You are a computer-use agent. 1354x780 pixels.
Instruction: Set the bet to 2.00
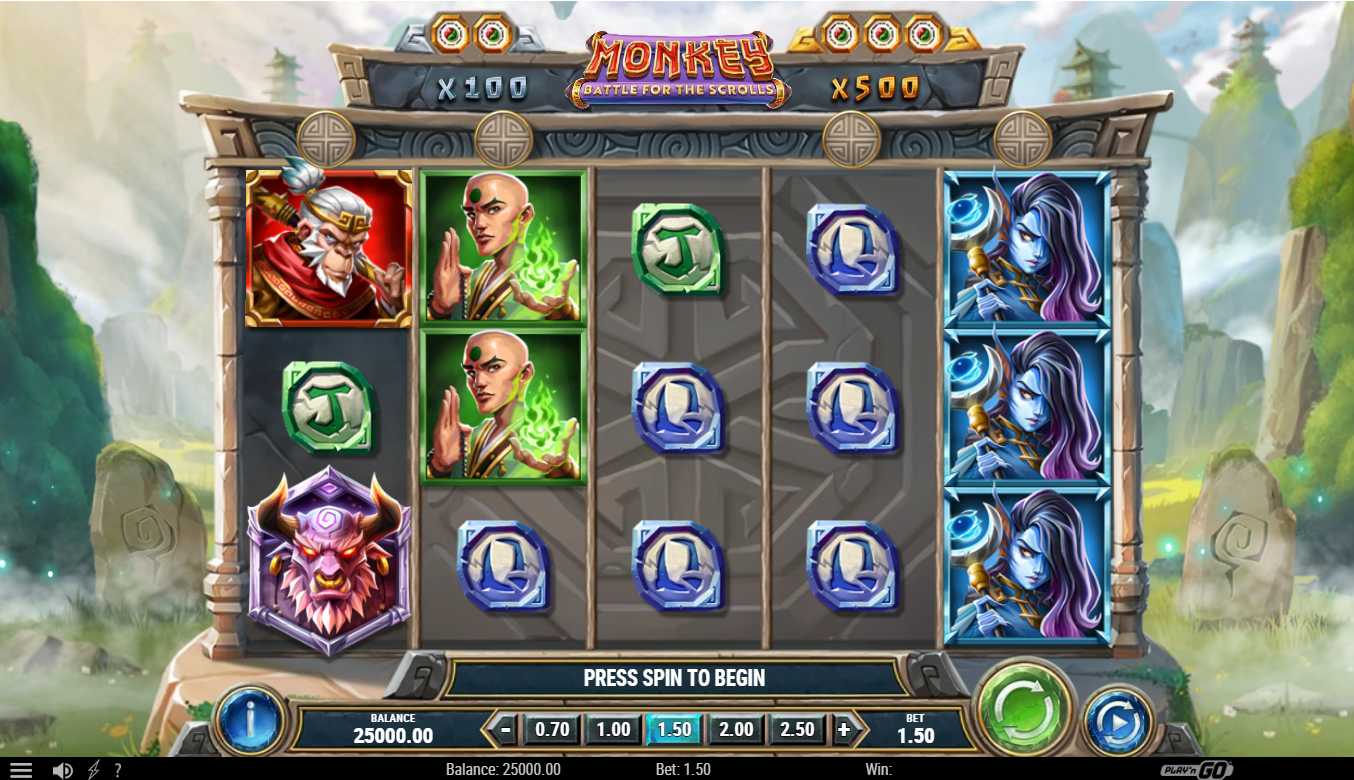pyautogui.click(x=736, y=730)
